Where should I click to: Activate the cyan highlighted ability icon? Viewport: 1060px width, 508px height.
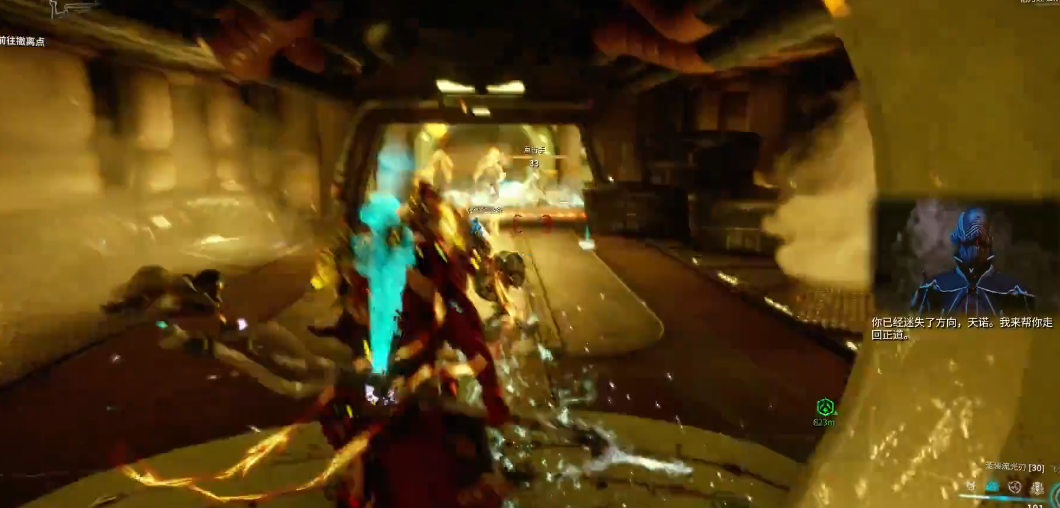click(993, 487)
